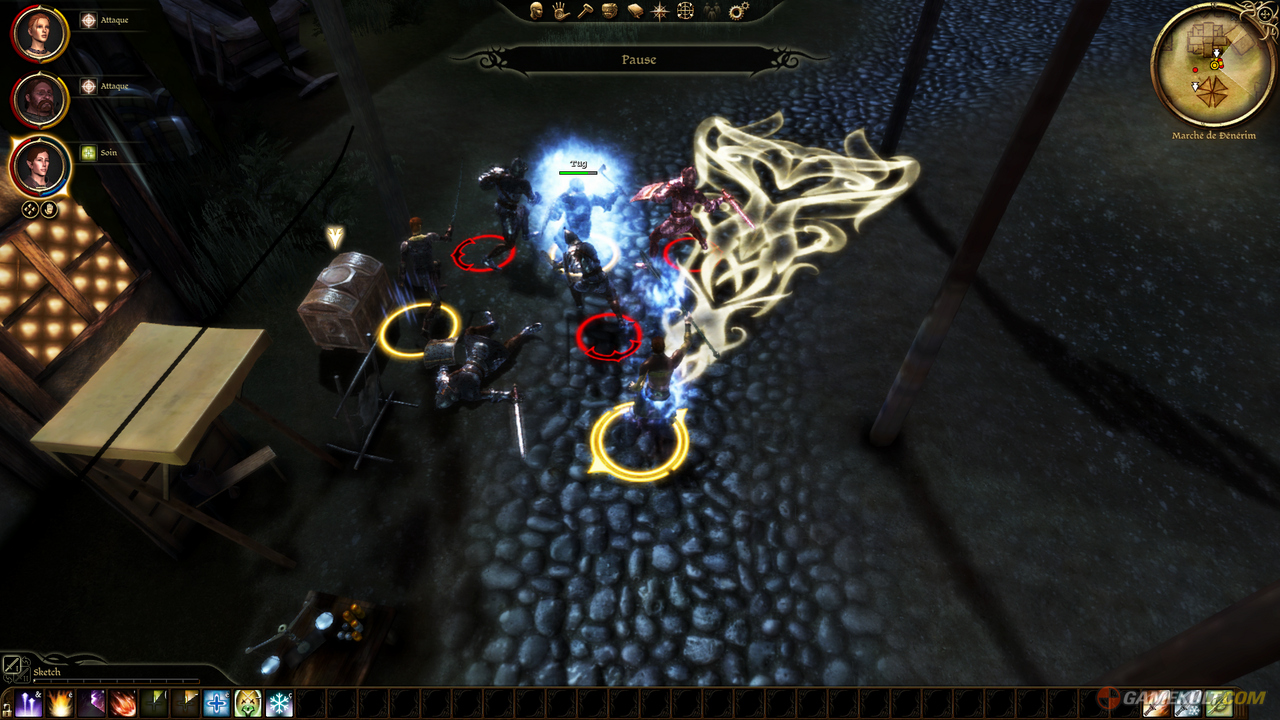Open the hand-shaped talents menu icon
This screenshot has height=720, width=1280.
click(x=561, y=11)
